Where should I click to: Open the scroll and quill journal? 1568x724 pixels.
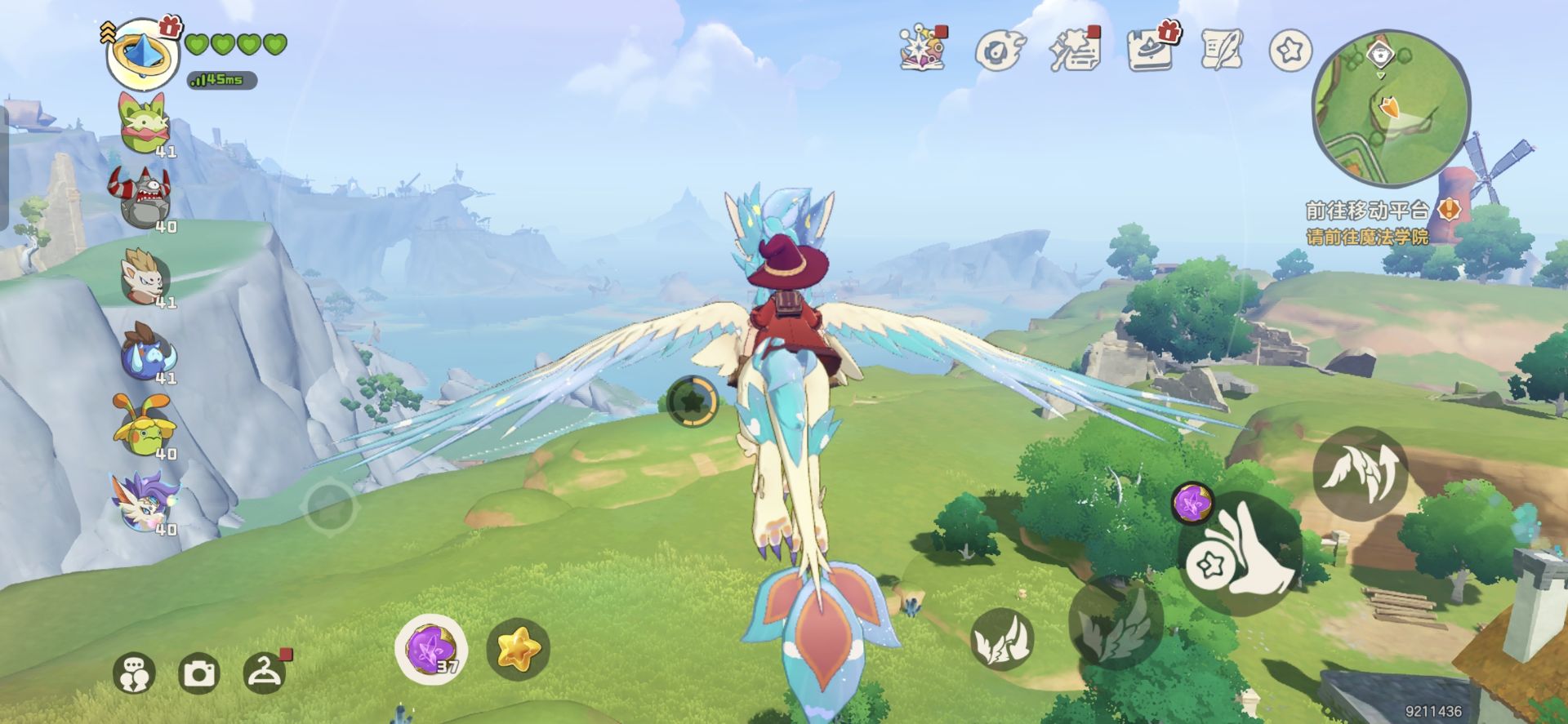point(1223,49)
